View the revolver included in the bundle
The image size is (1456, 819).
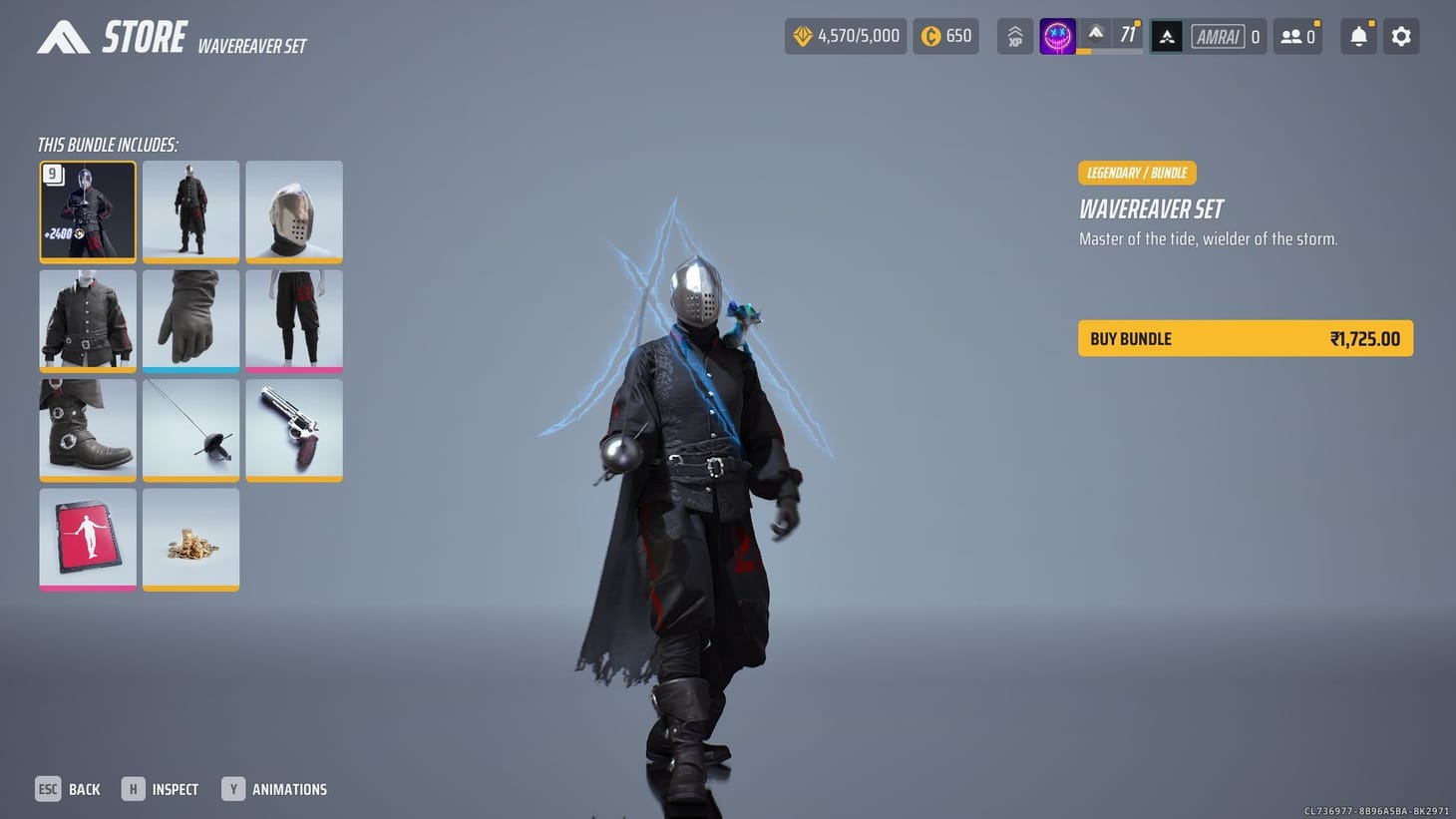pyautogui.click(x=293, y=429)
